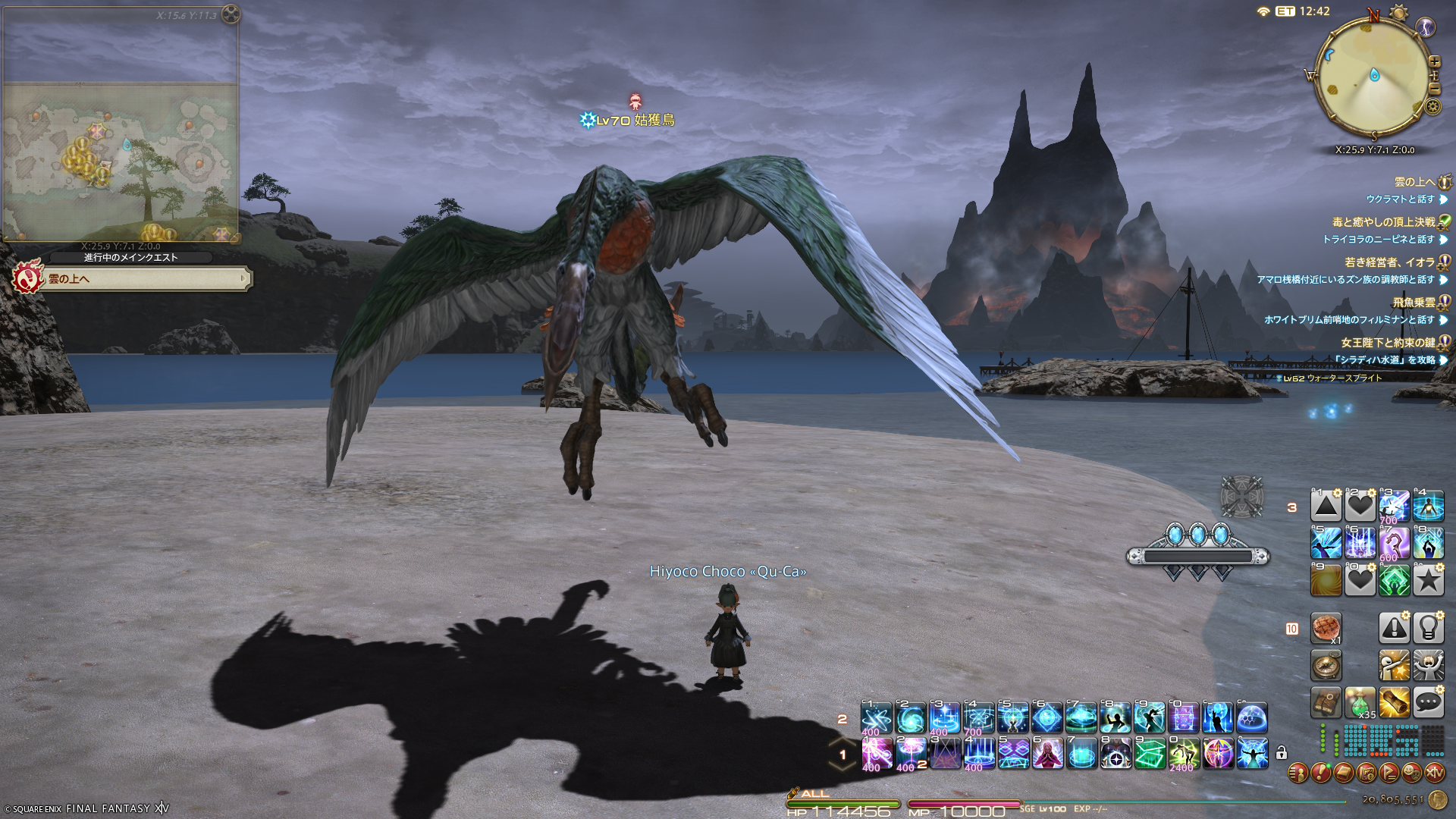1456x819 pixels.
Task: Activate the pink praying figure ability
Action: pyautogui.click(x=1047, y=754)
